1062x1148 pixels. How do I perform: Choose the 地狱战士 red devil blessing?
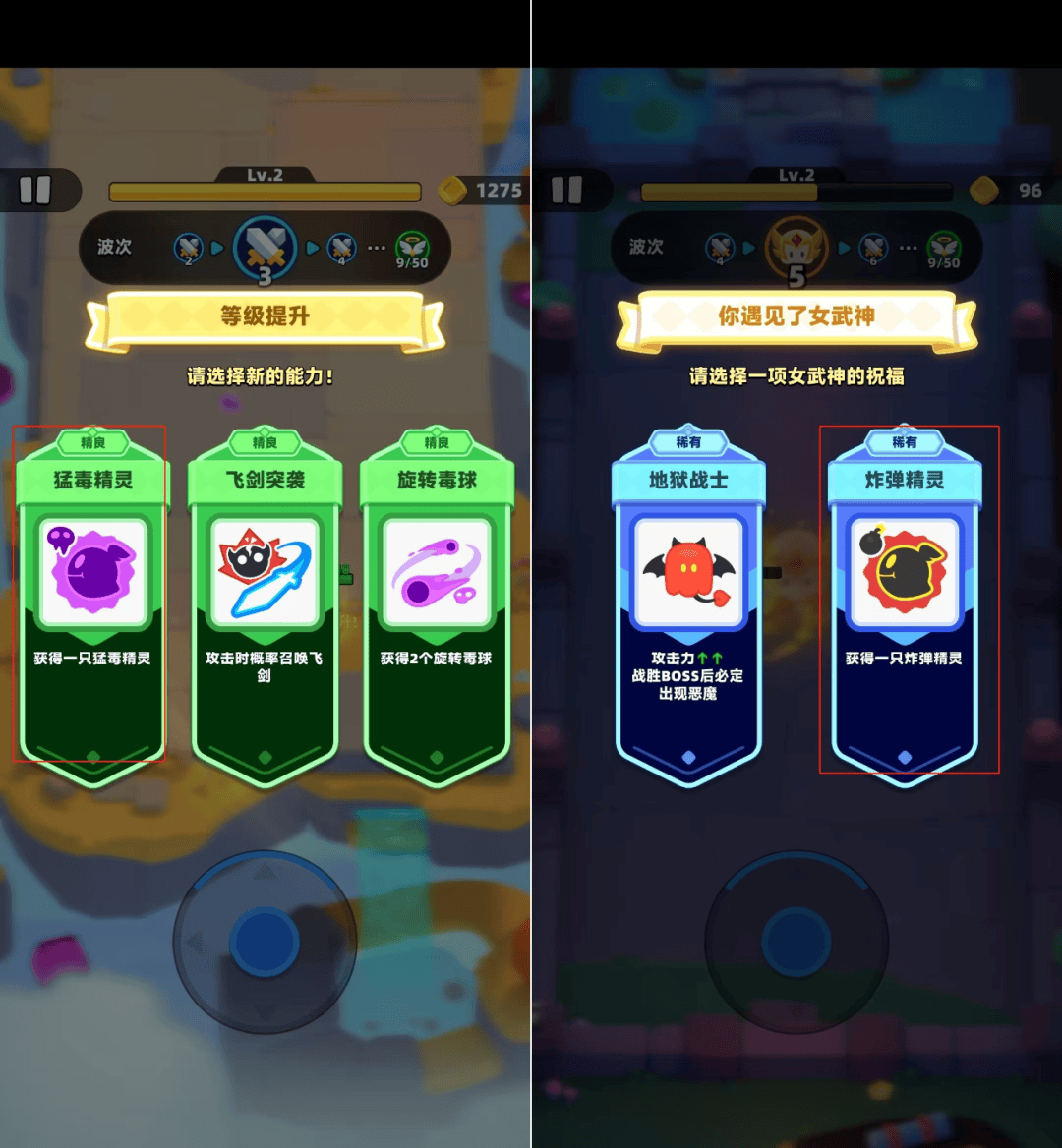(x=688, y=600)
